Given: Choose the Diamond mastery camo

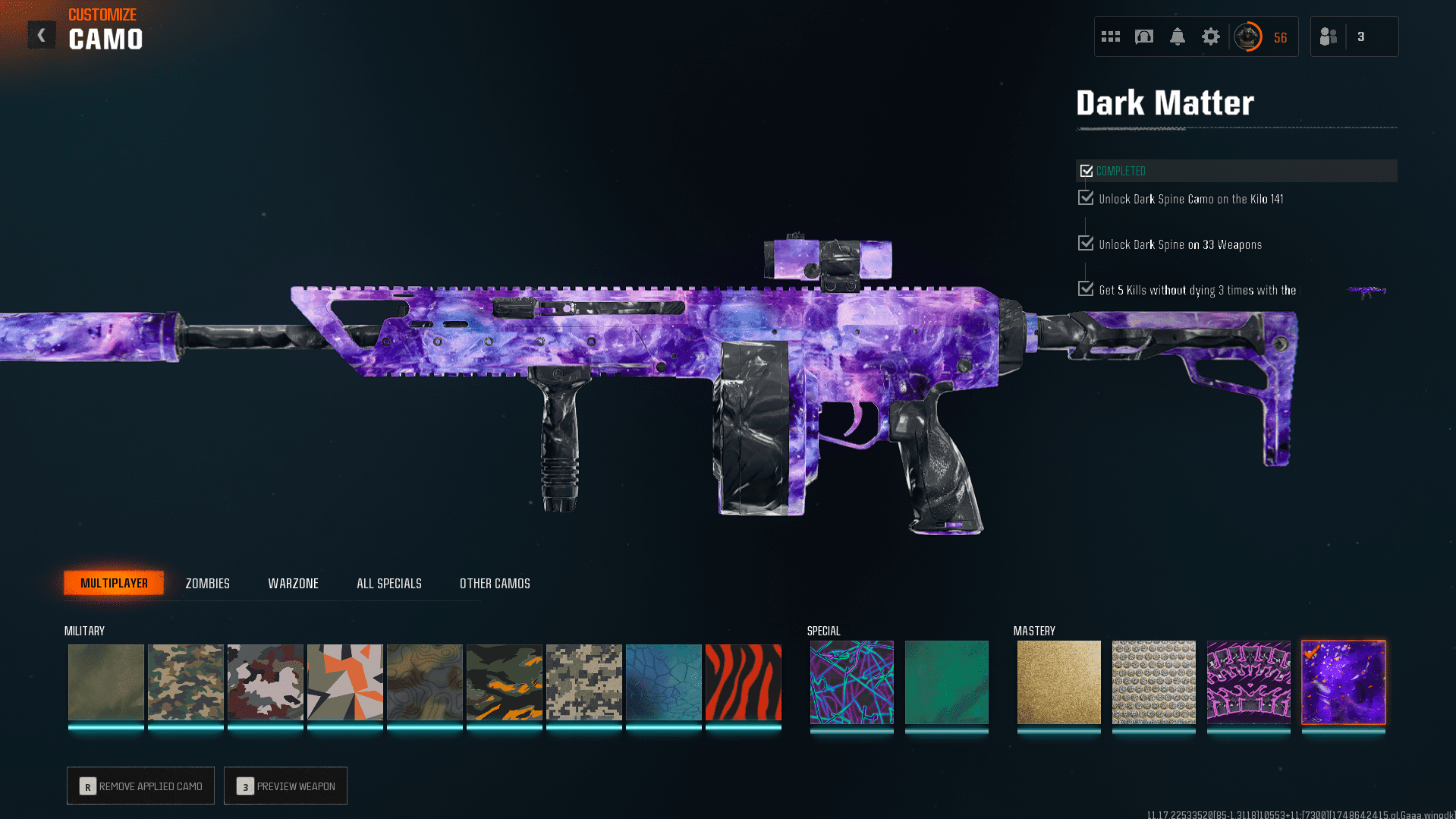Looking at the screenshot, I should point(1153,682).
